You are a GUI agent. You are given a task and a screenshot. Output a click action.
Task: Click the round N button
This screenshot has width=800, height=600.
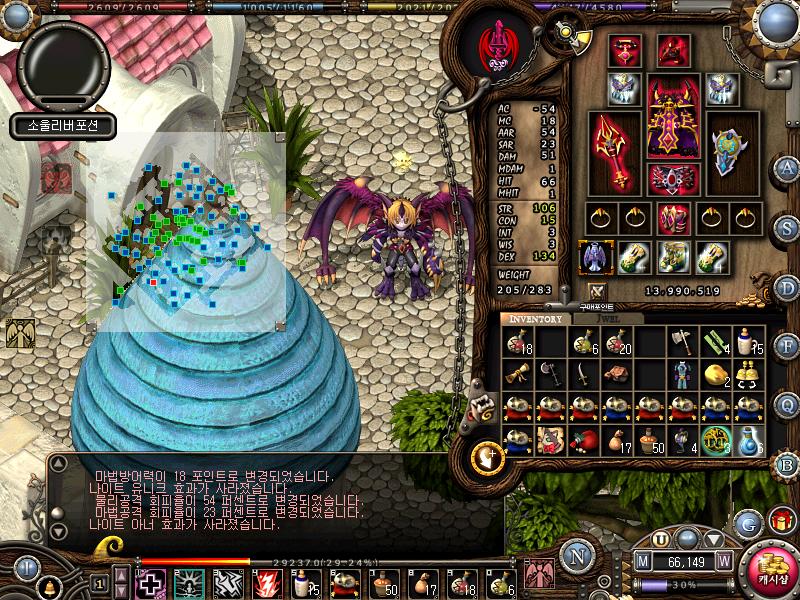click(577, 555)
